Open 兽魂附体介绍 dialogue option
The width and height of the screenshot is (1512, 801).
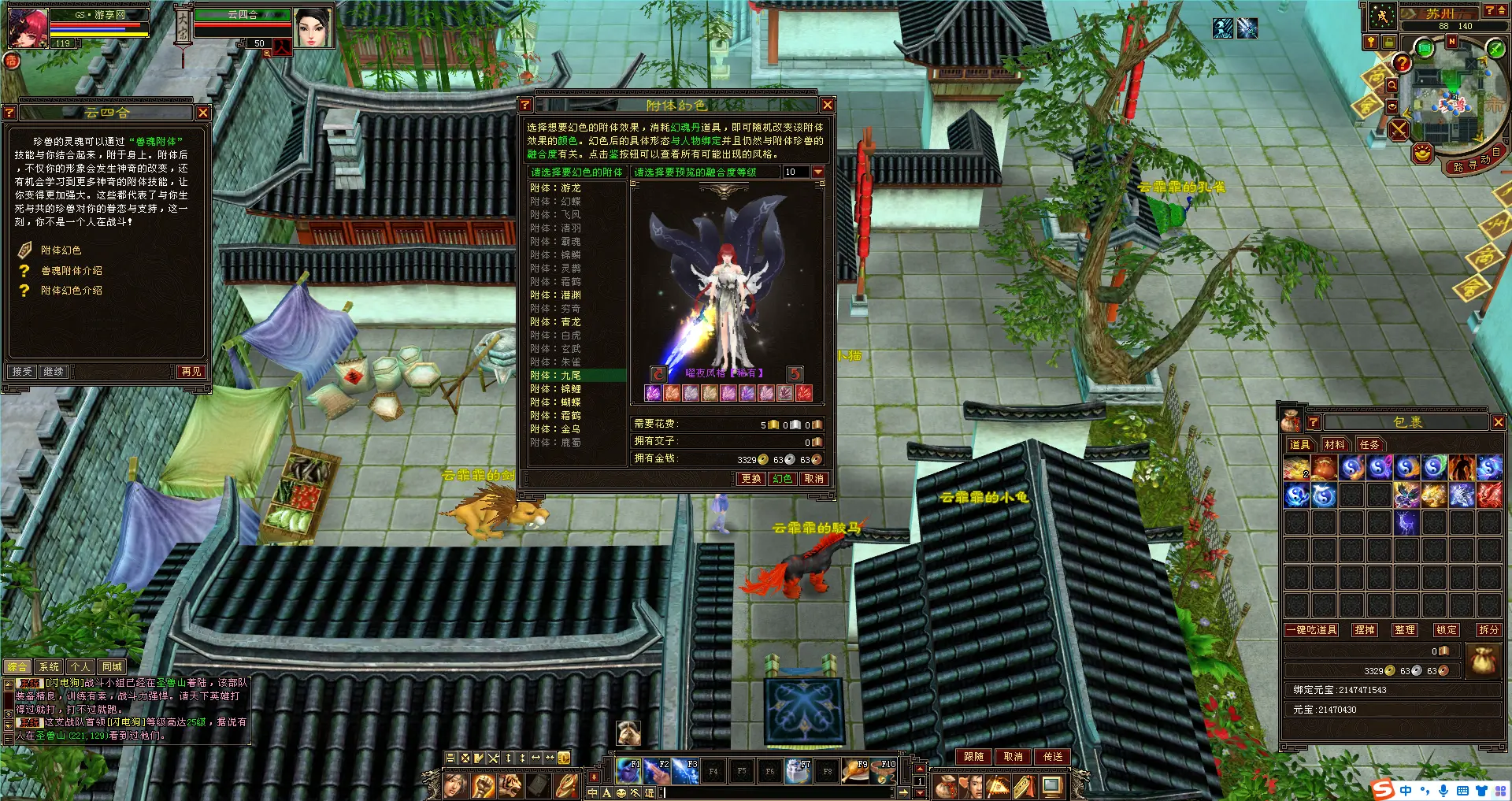click(71, 271)
